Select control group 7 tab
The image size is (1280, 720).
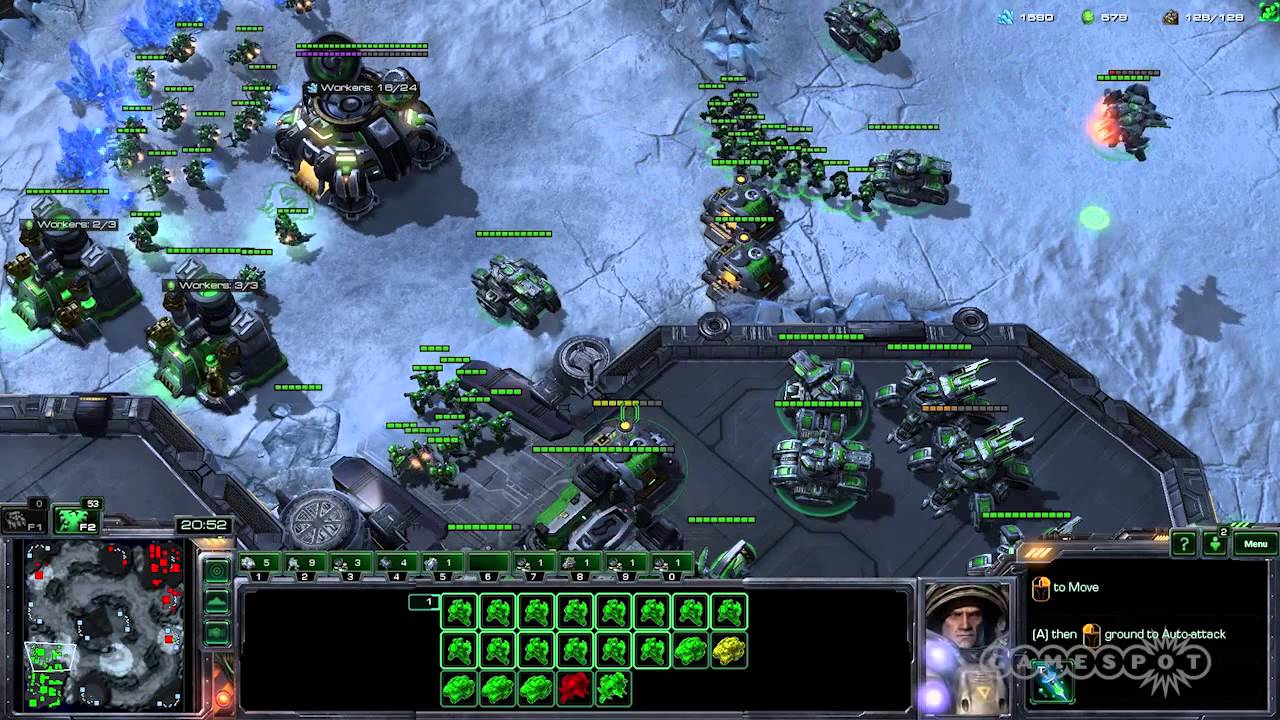[533, 564]
